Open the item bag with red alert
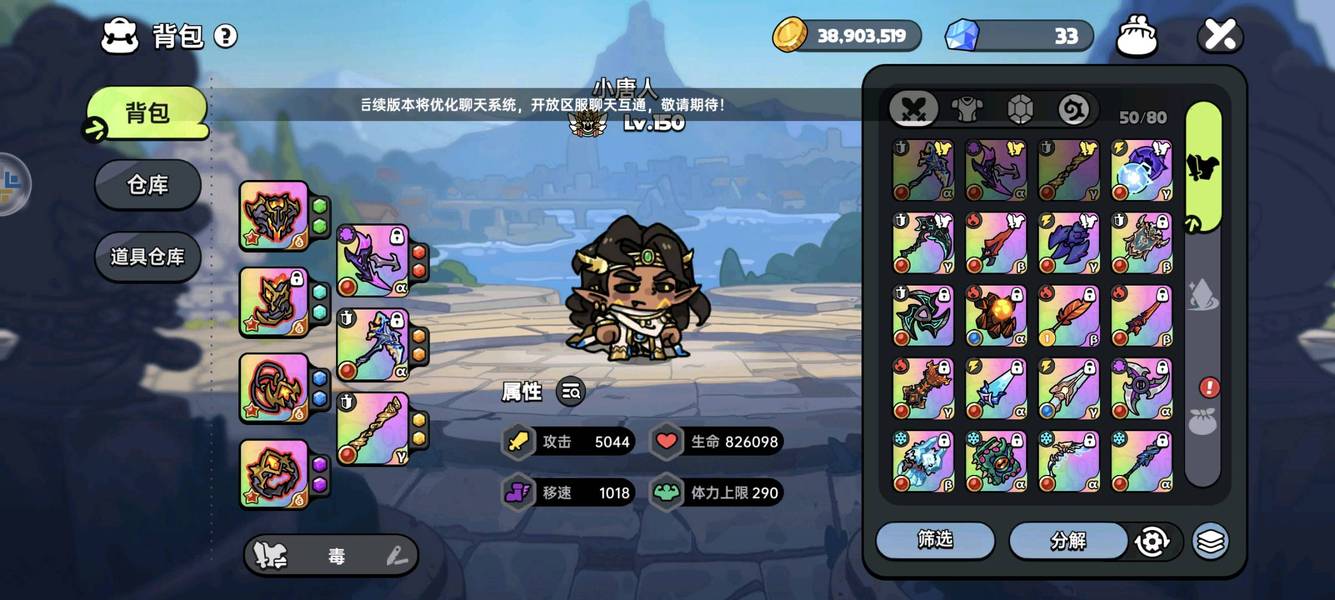Viewport: 1335px width, 600px height. 1203,420
